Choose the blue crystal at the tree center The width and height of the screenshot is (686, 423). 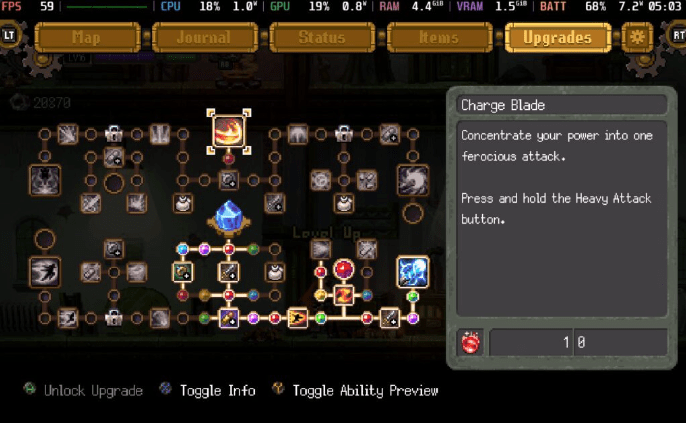[228, 217]
